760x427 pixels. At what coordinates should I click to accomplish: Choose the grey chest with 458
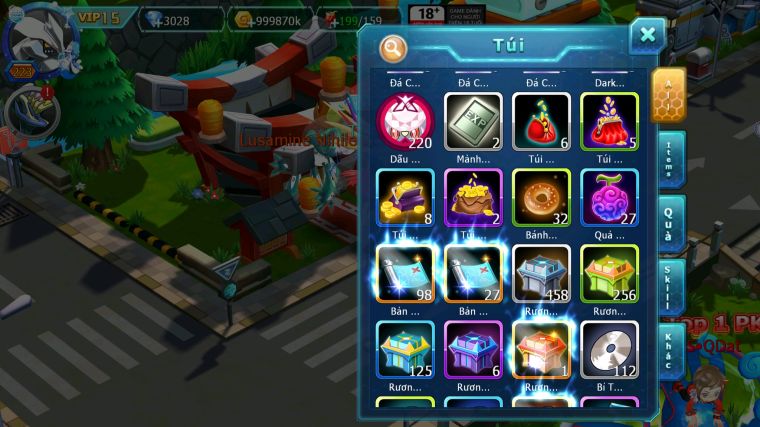542,273
